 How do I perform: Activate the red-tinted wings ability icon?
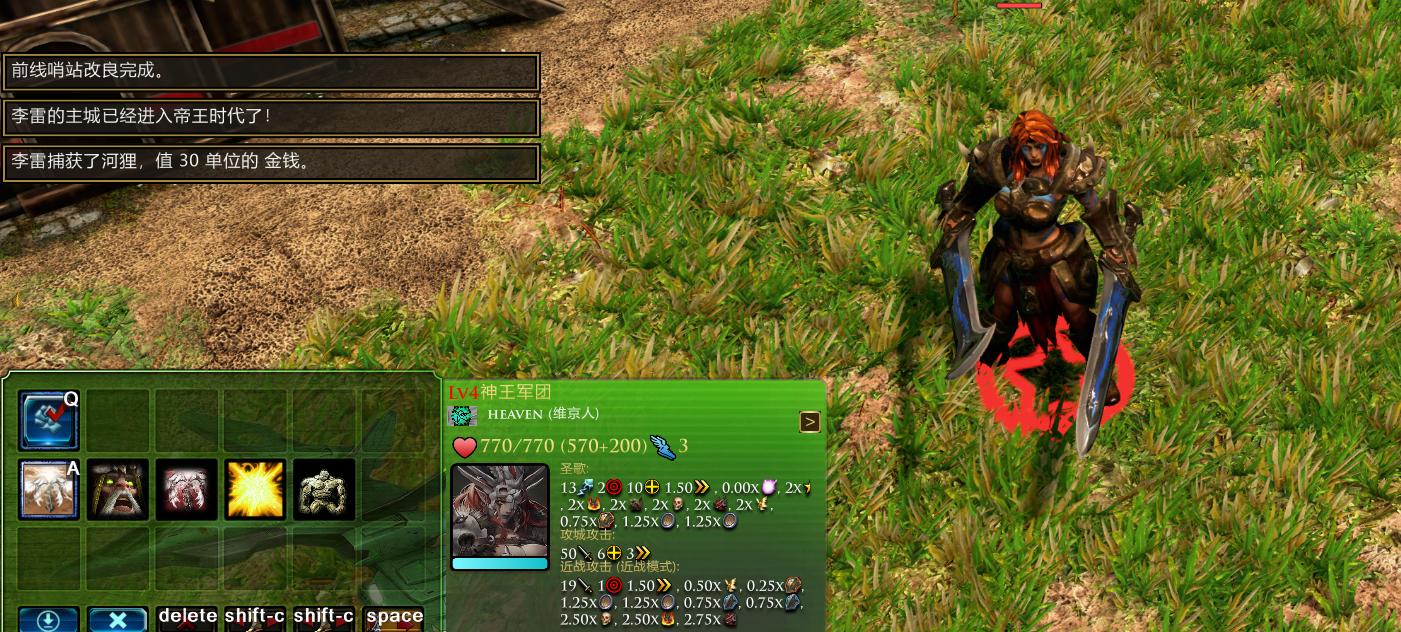point(186,490)
